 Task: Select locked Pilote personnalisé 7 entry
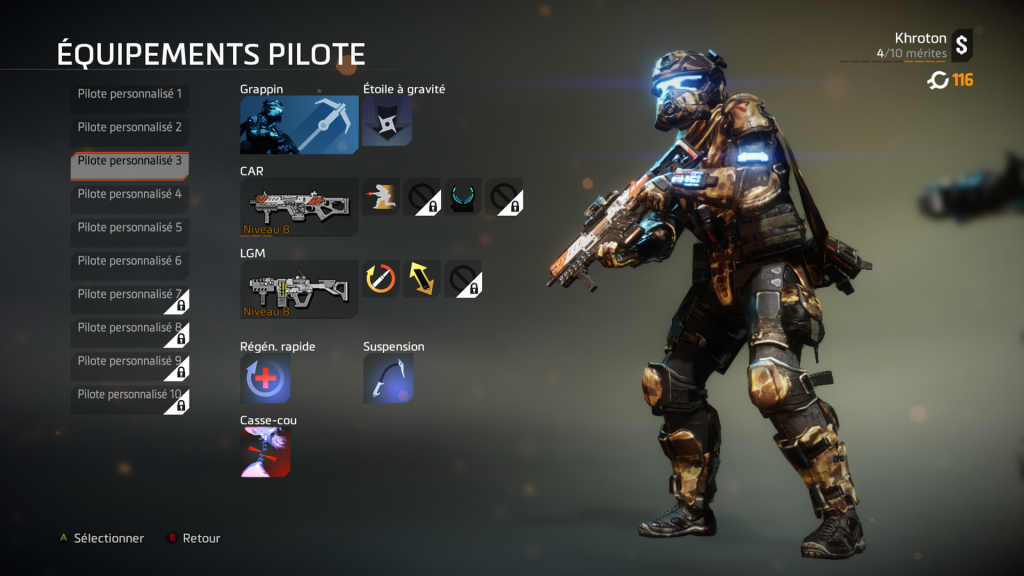click(x=129, y=295)
